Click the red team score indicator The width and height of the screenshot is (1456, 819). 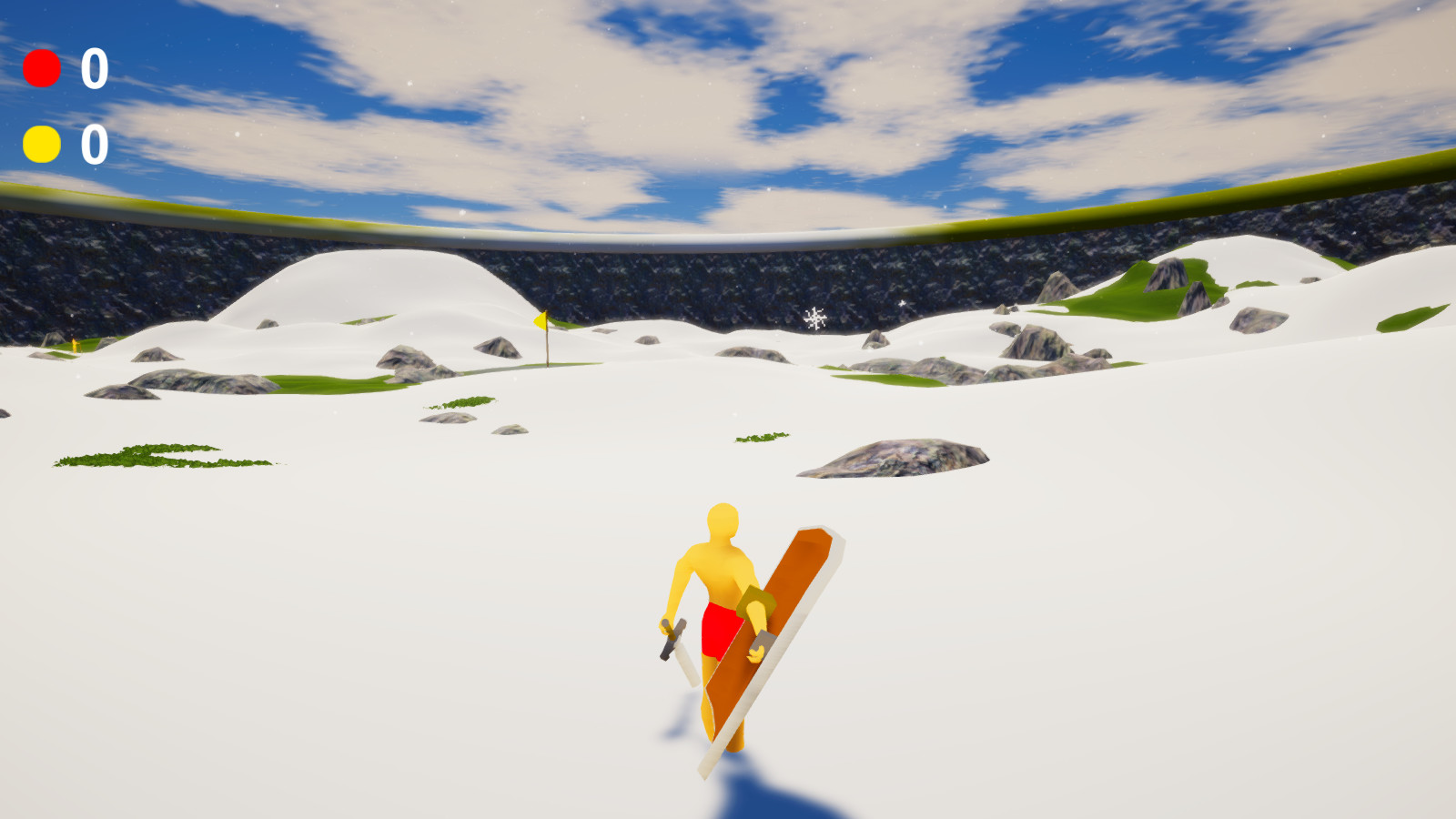(41, 66)
